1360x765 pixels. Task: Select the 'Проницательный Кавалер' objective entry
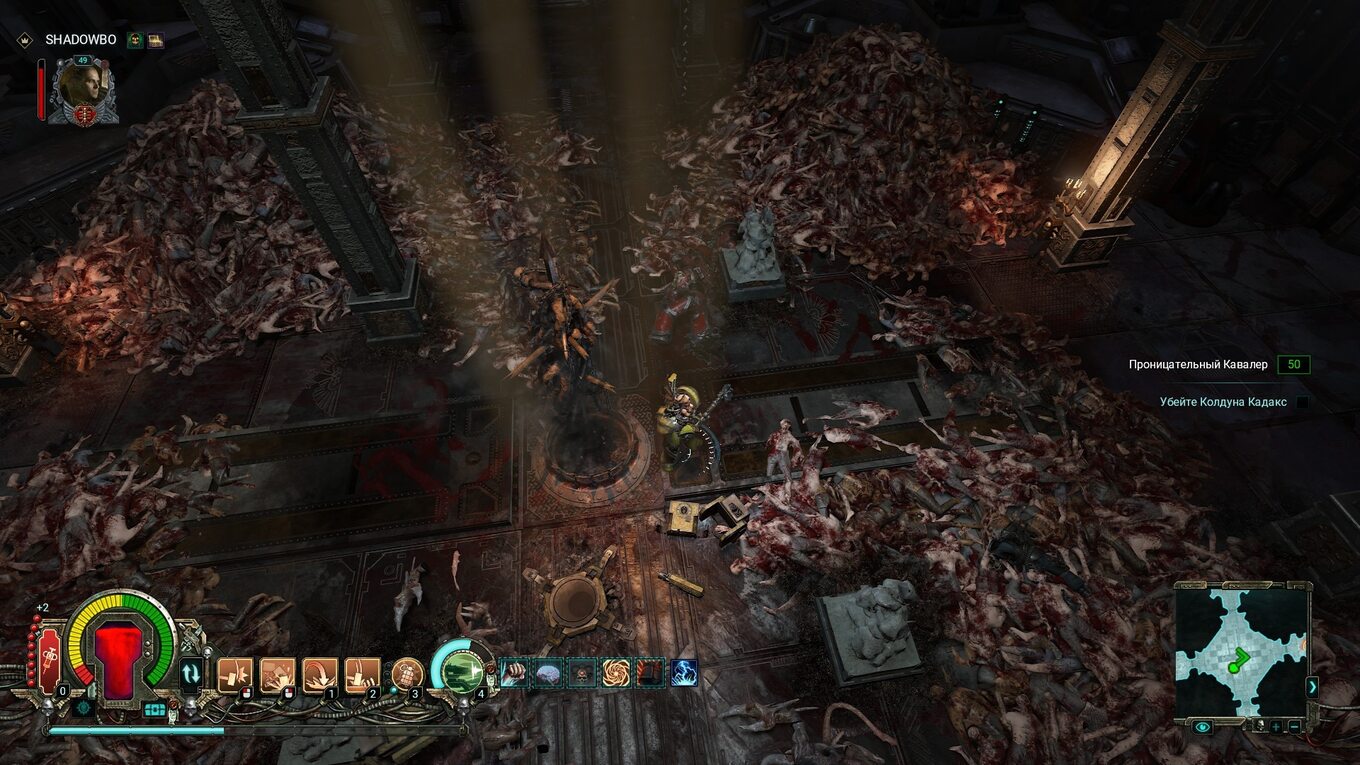(x=1198, y=365)
